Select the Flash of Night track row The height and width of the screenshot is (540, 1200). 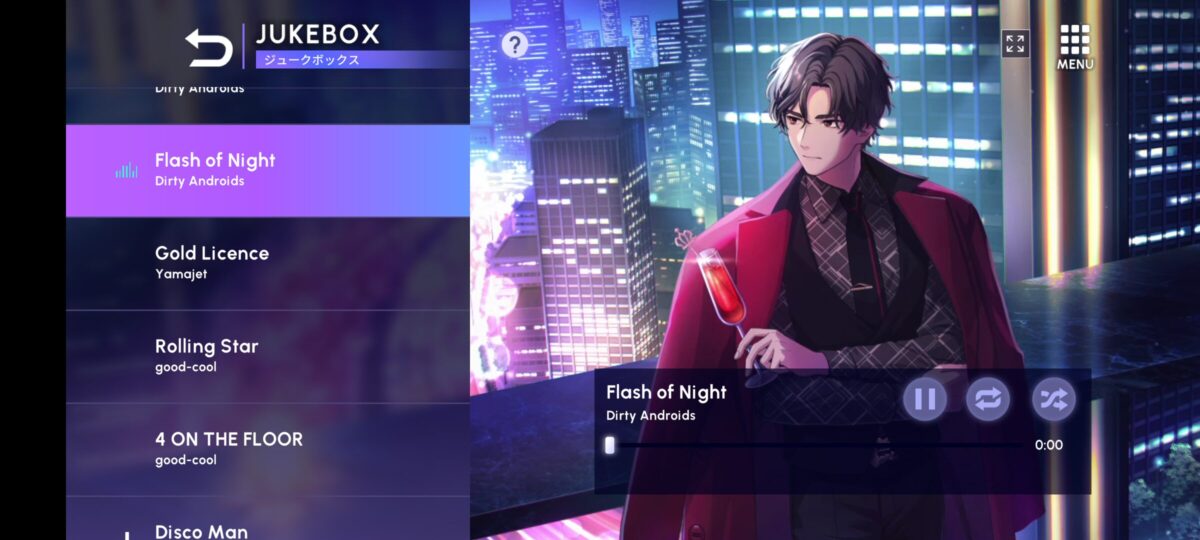coord(267,170)
